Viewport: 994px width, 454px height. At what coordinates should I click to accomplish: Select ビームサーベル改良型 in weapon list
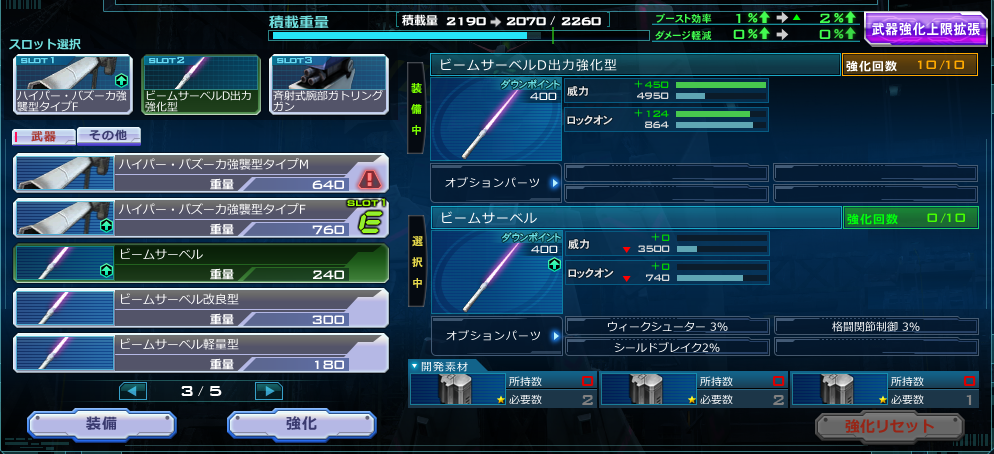pos(200,308)
